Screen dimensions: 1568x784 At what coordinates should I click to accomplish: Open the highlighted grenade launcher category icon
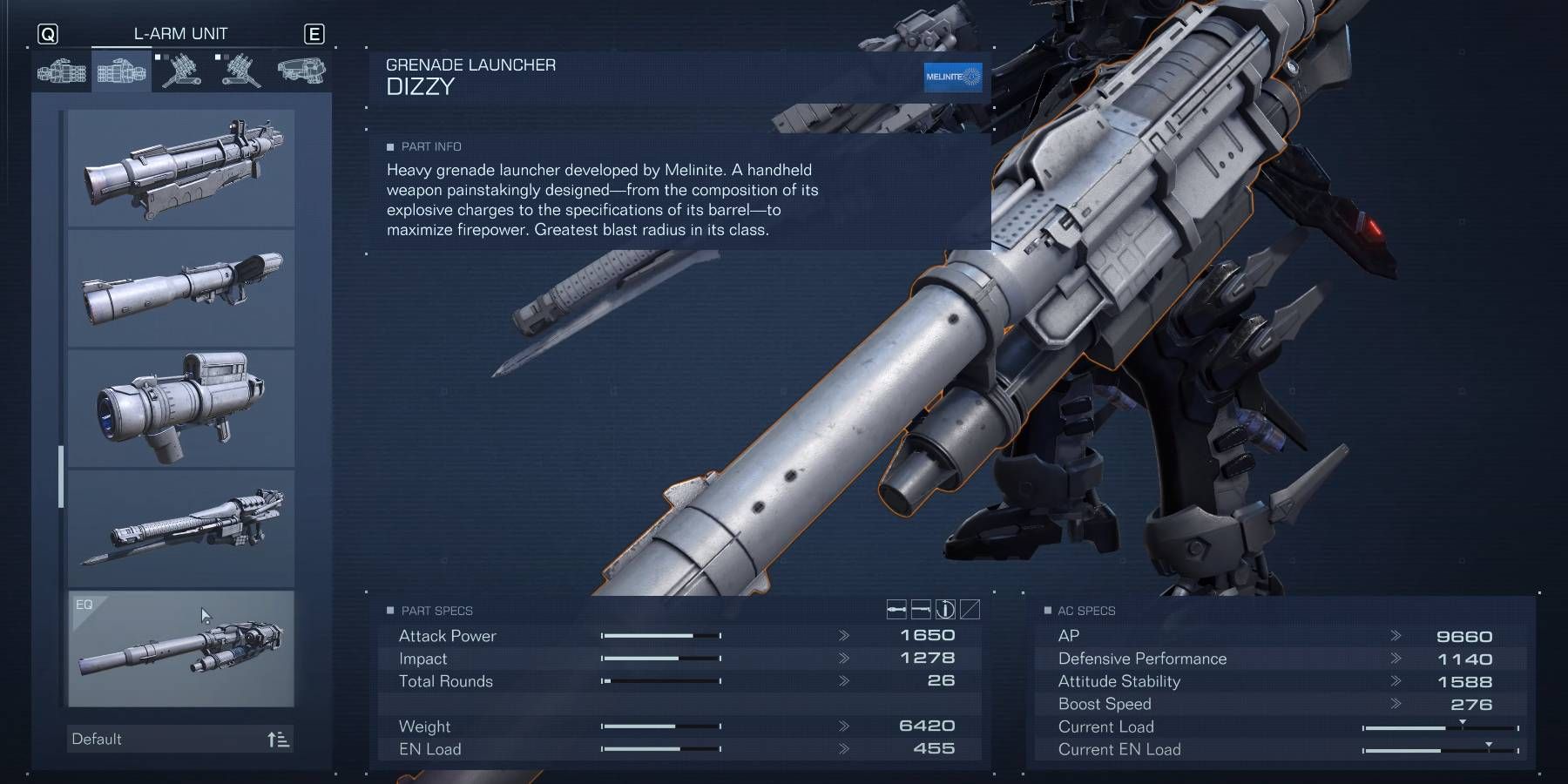click(x=120, y=71)
